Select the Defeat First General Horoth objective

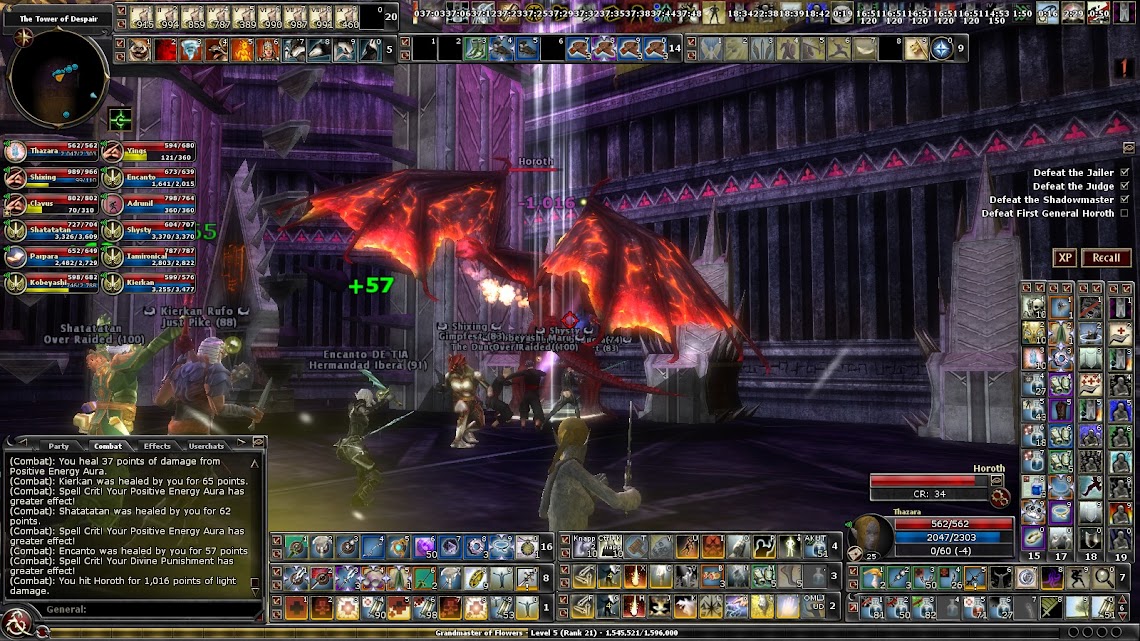[x=1047, y=213]
